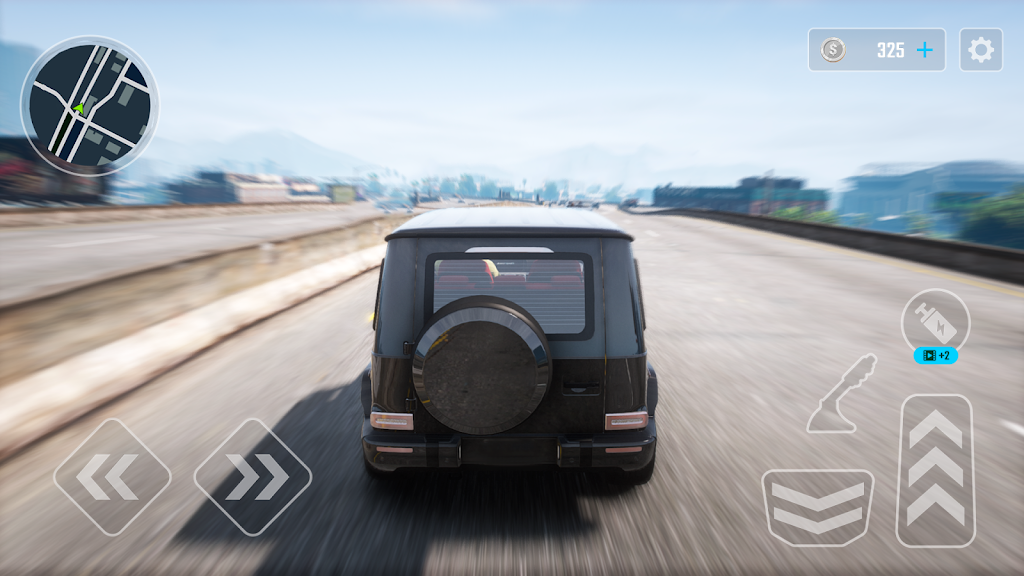Activate the nitro boost canister button

tap(935, 322)
